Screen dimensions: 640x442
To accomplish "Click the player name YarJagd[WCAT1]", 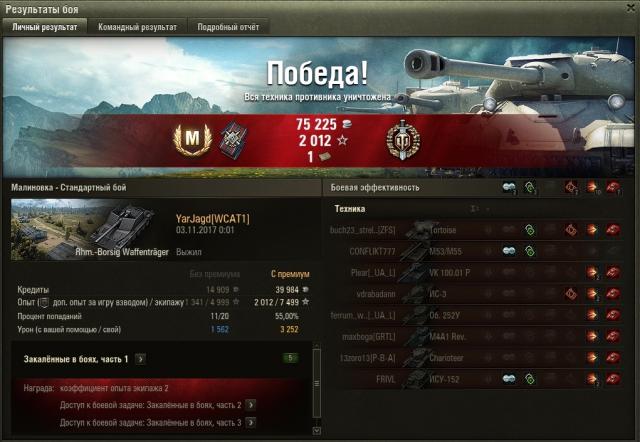I will pyautogui.click(x=212, y=218).
